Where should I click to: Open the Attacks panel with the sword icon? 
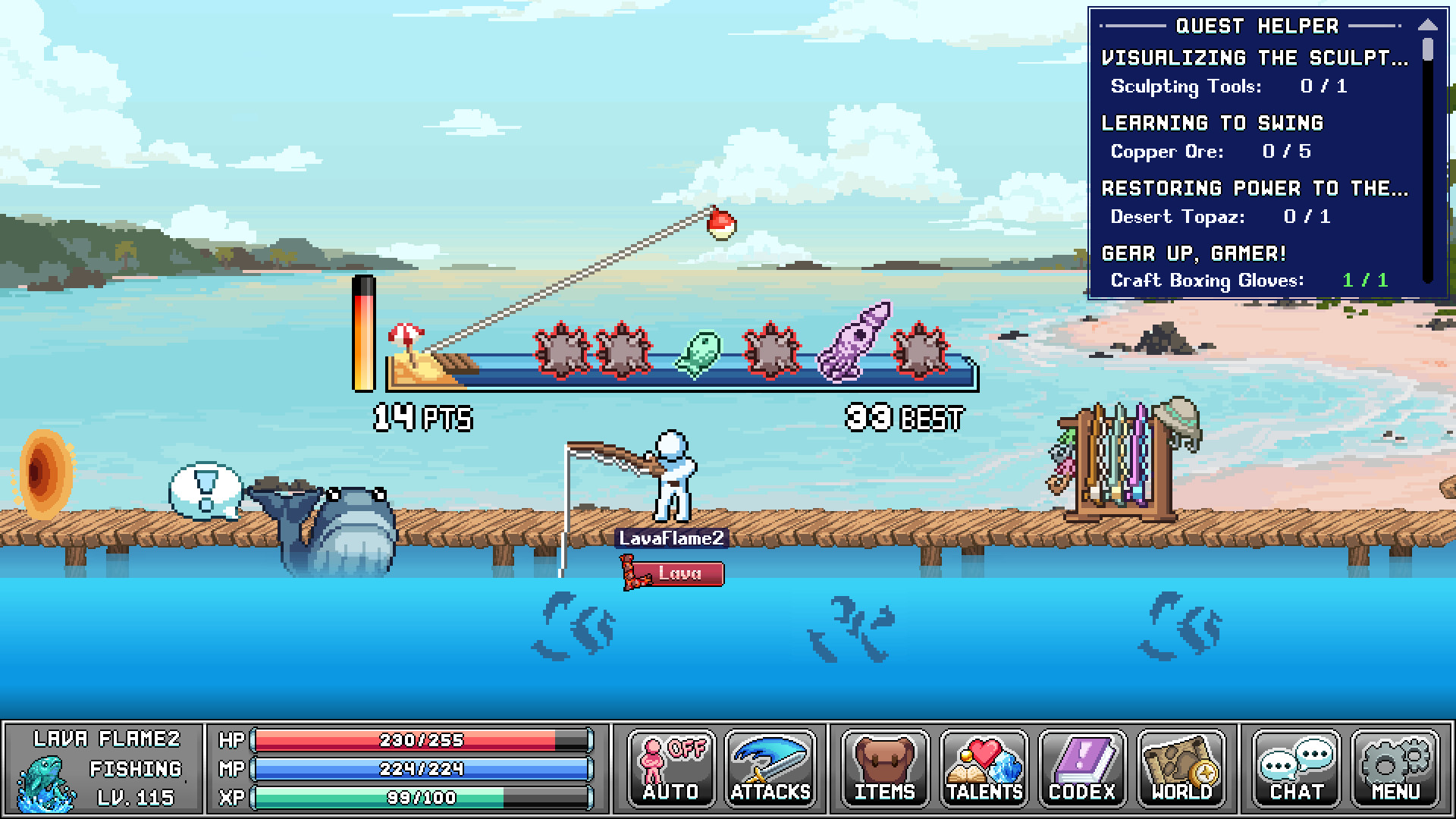tap(768, 769)
